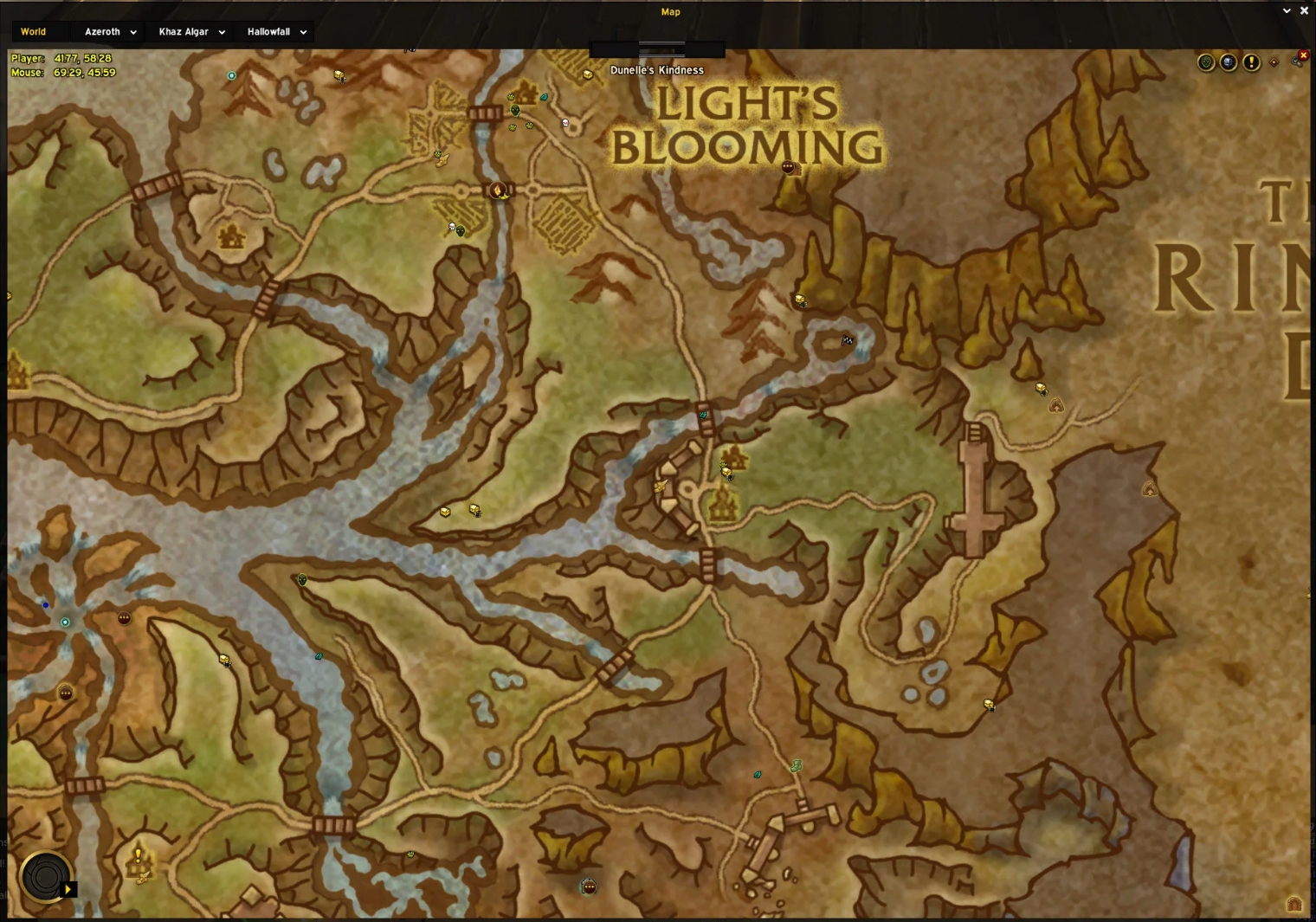This screenshot has width=1316, height=922.
Task: Minimize the map with the chevron button
Action: tap(1287, 11)
